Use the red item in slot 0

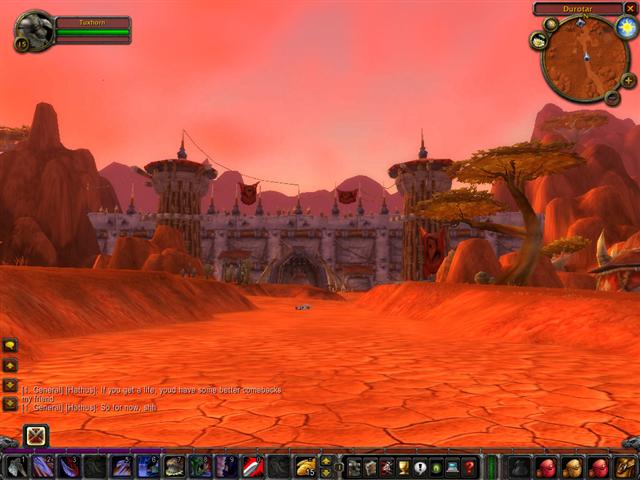pyautogui.click(x=253, y=467)
